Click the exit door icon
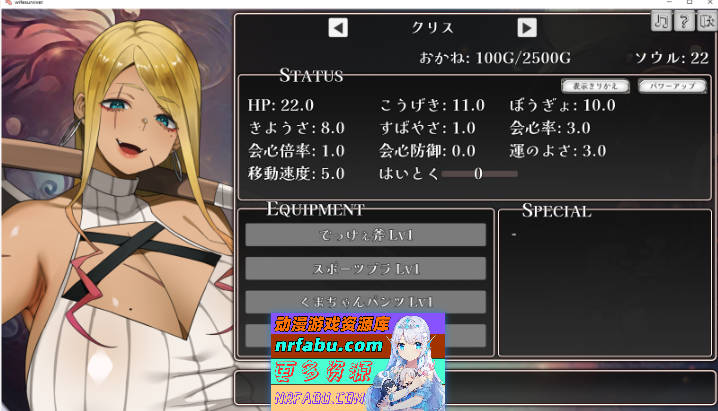The height and width of the screenshot is (411, 718). [706, 23]
